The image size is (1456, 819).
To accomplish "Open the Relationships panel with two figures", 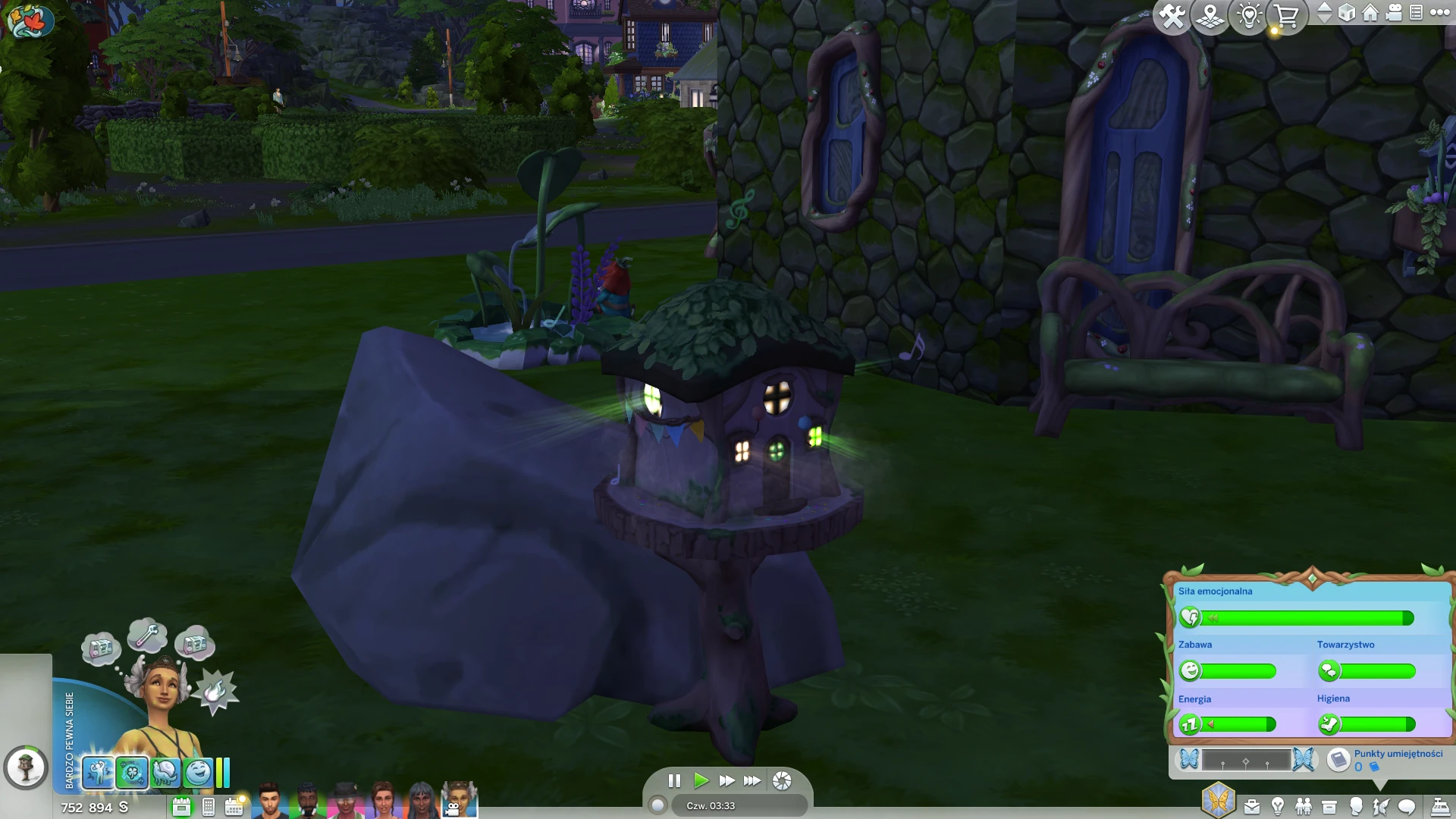I will (1304, 806).
